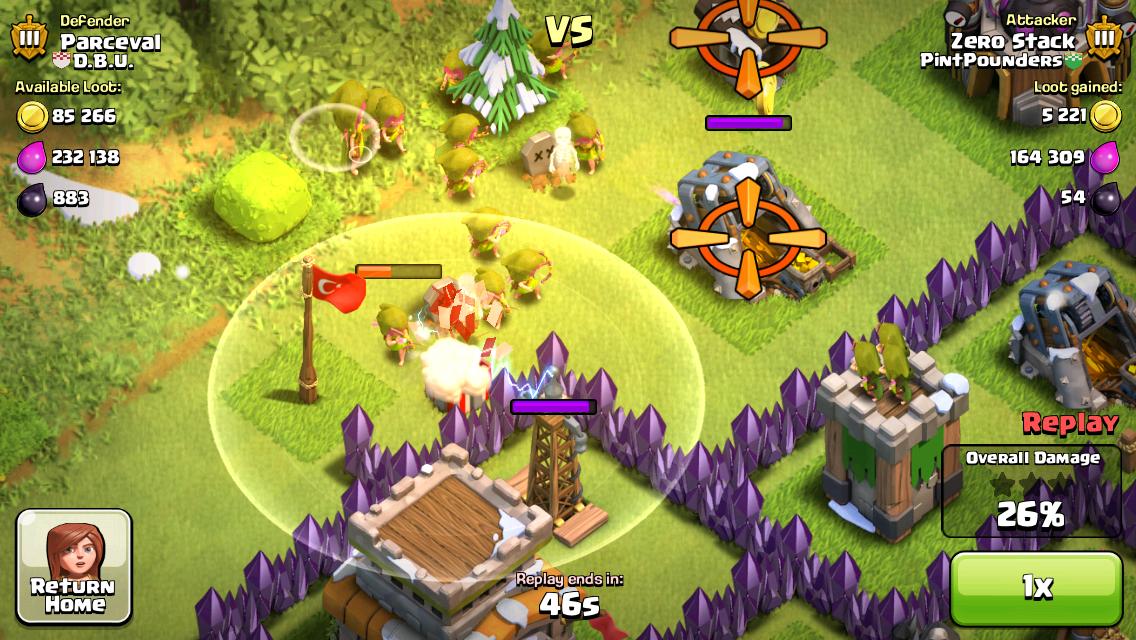Click the Return Home button
1136x640 pixels.
(74, 567)
